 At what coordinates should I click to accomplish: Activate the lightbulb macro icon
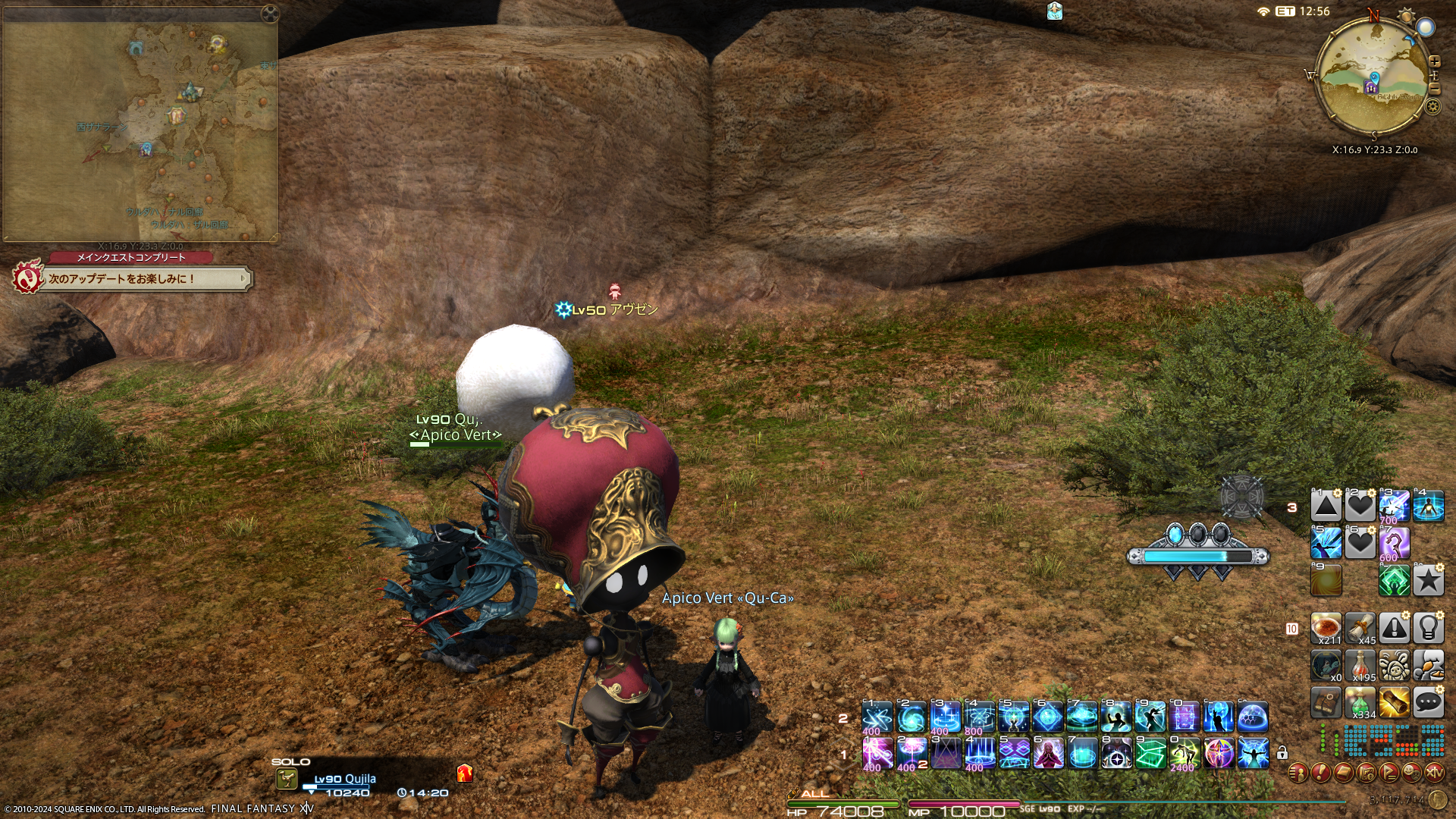1428,628
